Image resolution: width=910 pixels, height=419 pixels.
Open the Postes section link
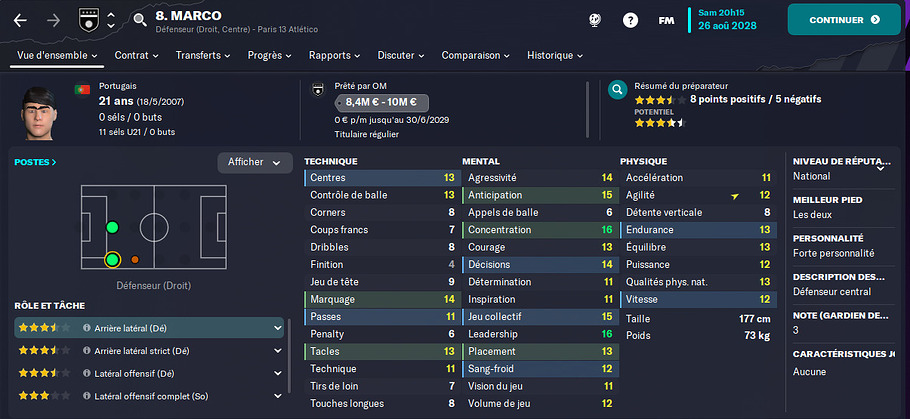pyautogui.click(x=35, y=161)
